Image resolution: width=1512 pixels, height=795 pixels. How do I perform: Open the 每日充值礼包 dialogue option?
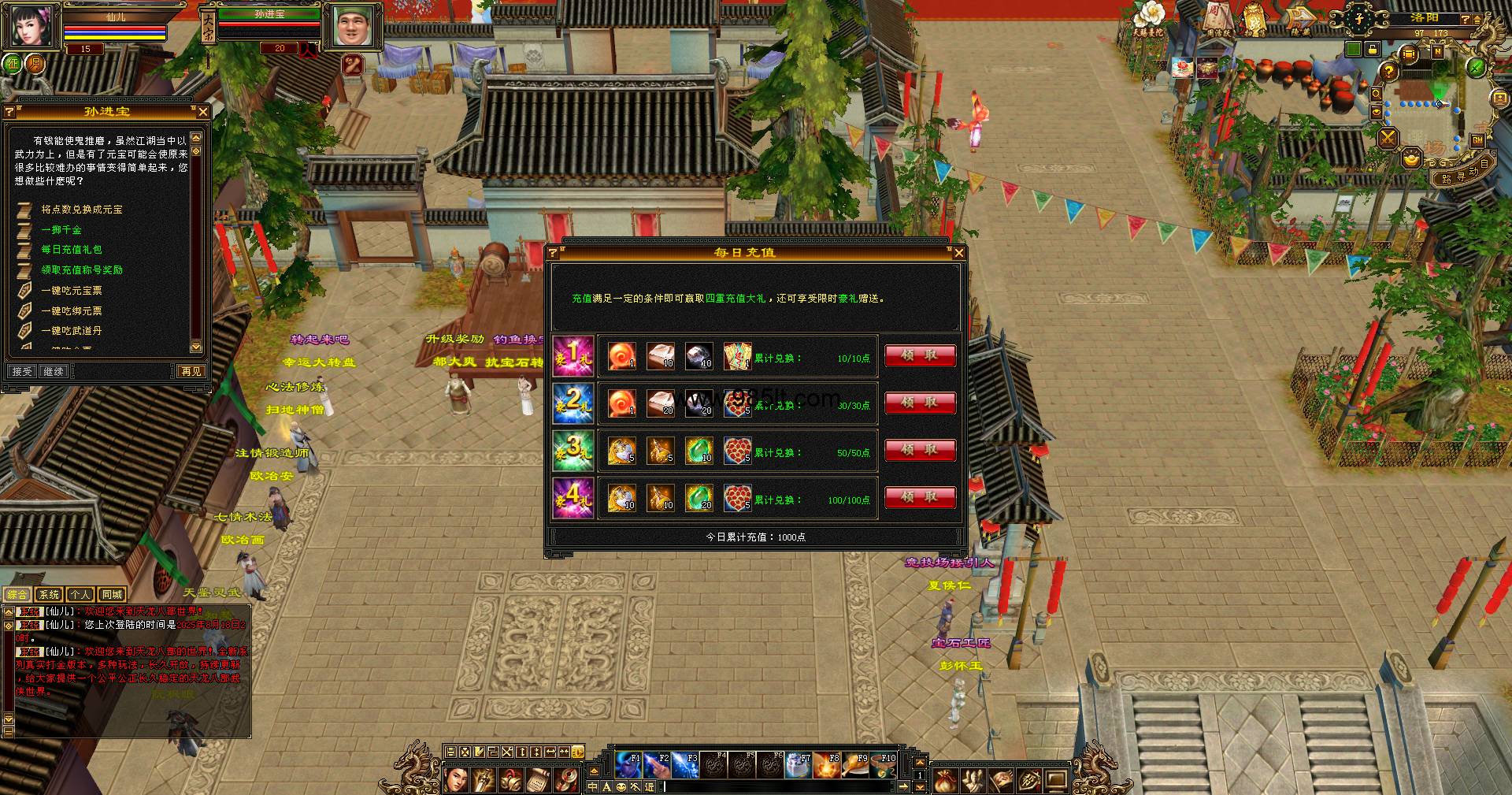click(x=72, y=250)
